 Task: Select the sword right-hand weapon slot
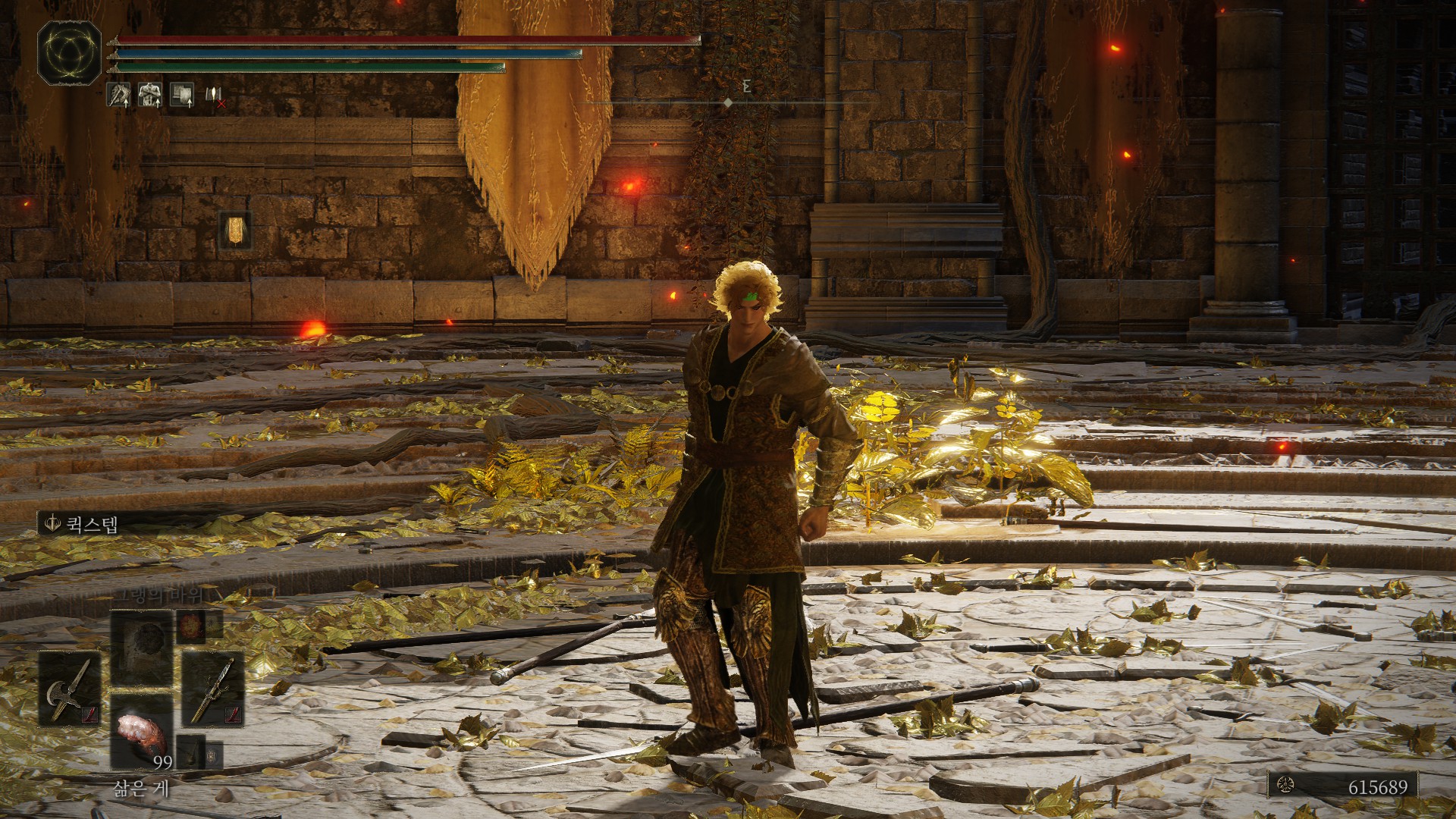tap(212, 689)
